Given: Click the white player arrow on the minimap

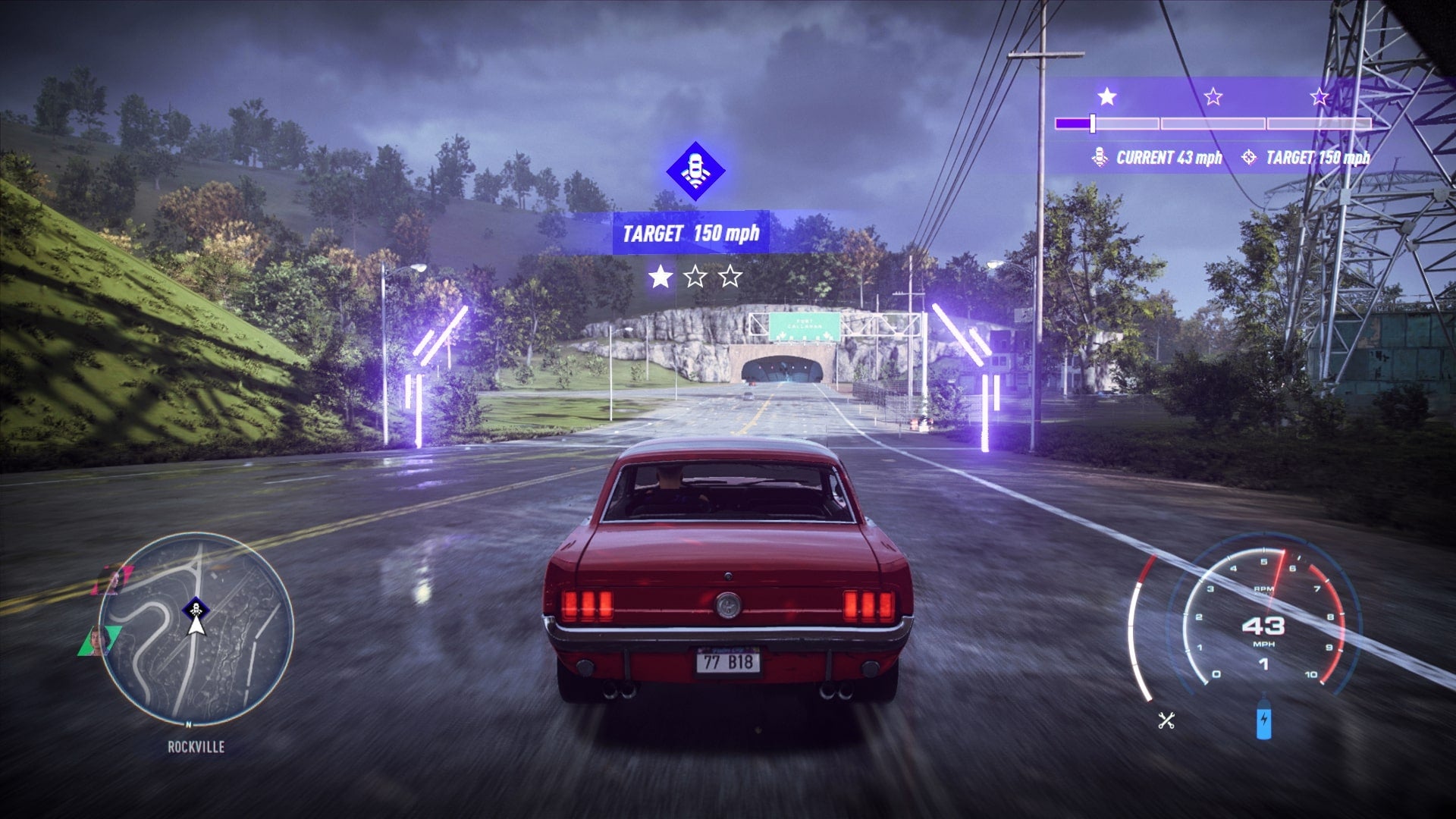Looking at the screenshot, I should pos(196,626).
